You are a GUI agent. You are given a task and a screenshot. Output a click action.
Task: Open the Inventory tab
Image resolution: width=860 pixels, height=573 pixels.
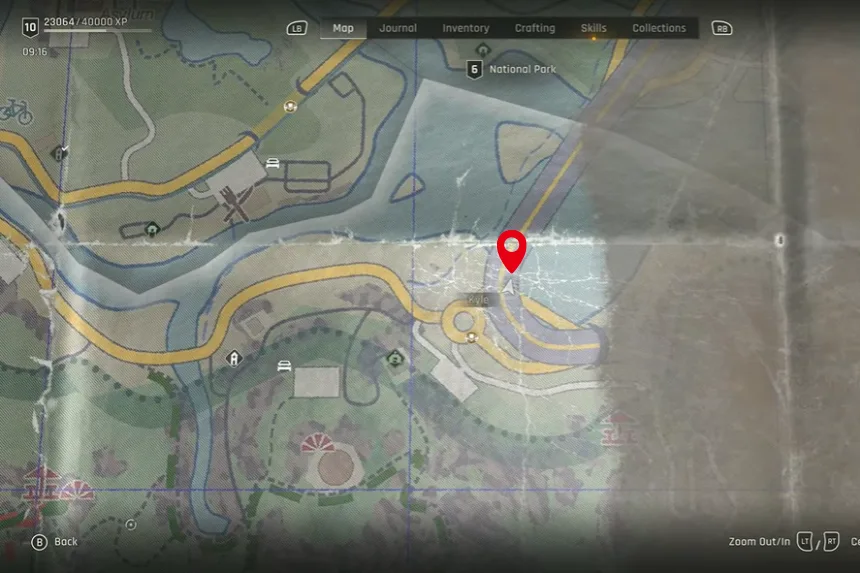466,28
